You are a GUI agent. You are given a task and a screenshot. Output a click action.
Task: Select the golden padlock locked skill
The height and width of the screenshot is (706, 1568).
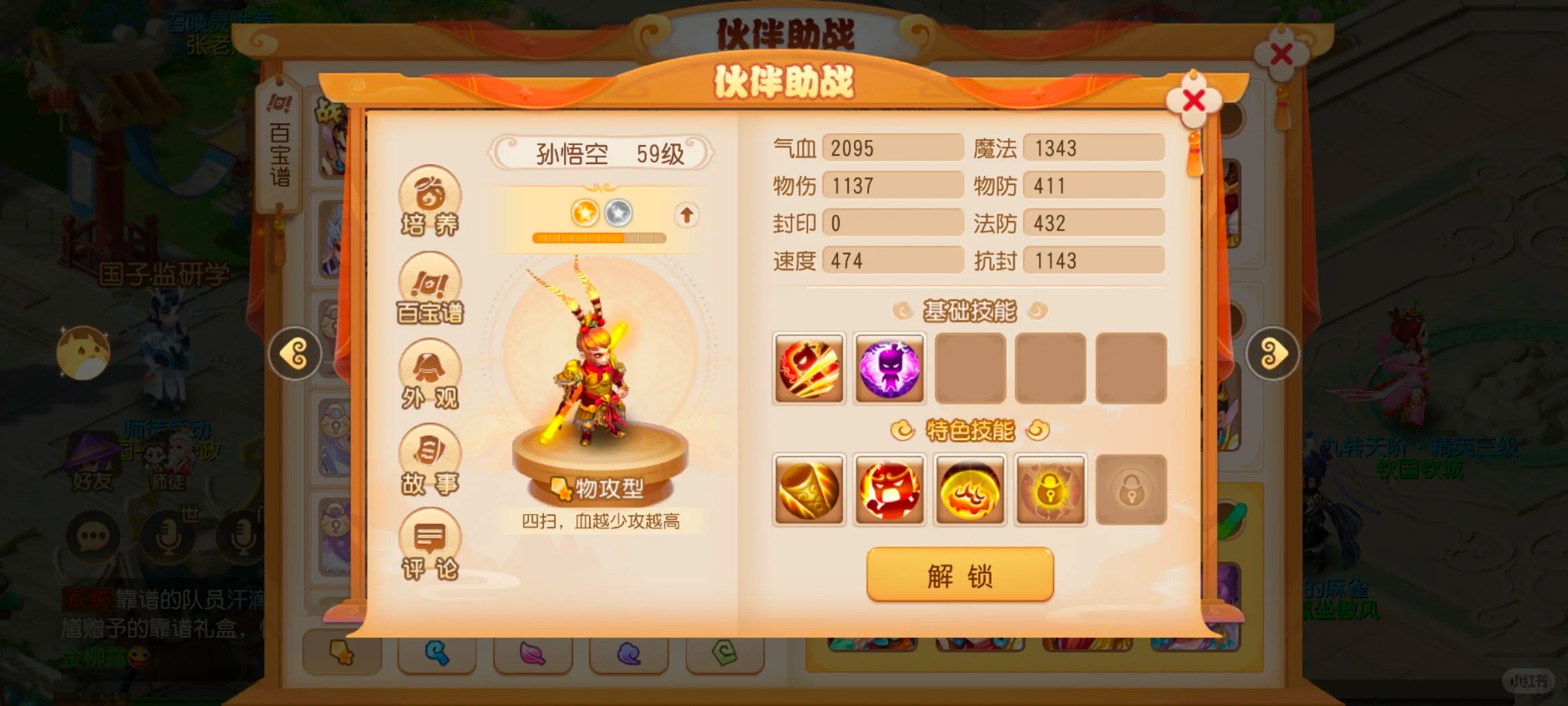(1051, 490)
